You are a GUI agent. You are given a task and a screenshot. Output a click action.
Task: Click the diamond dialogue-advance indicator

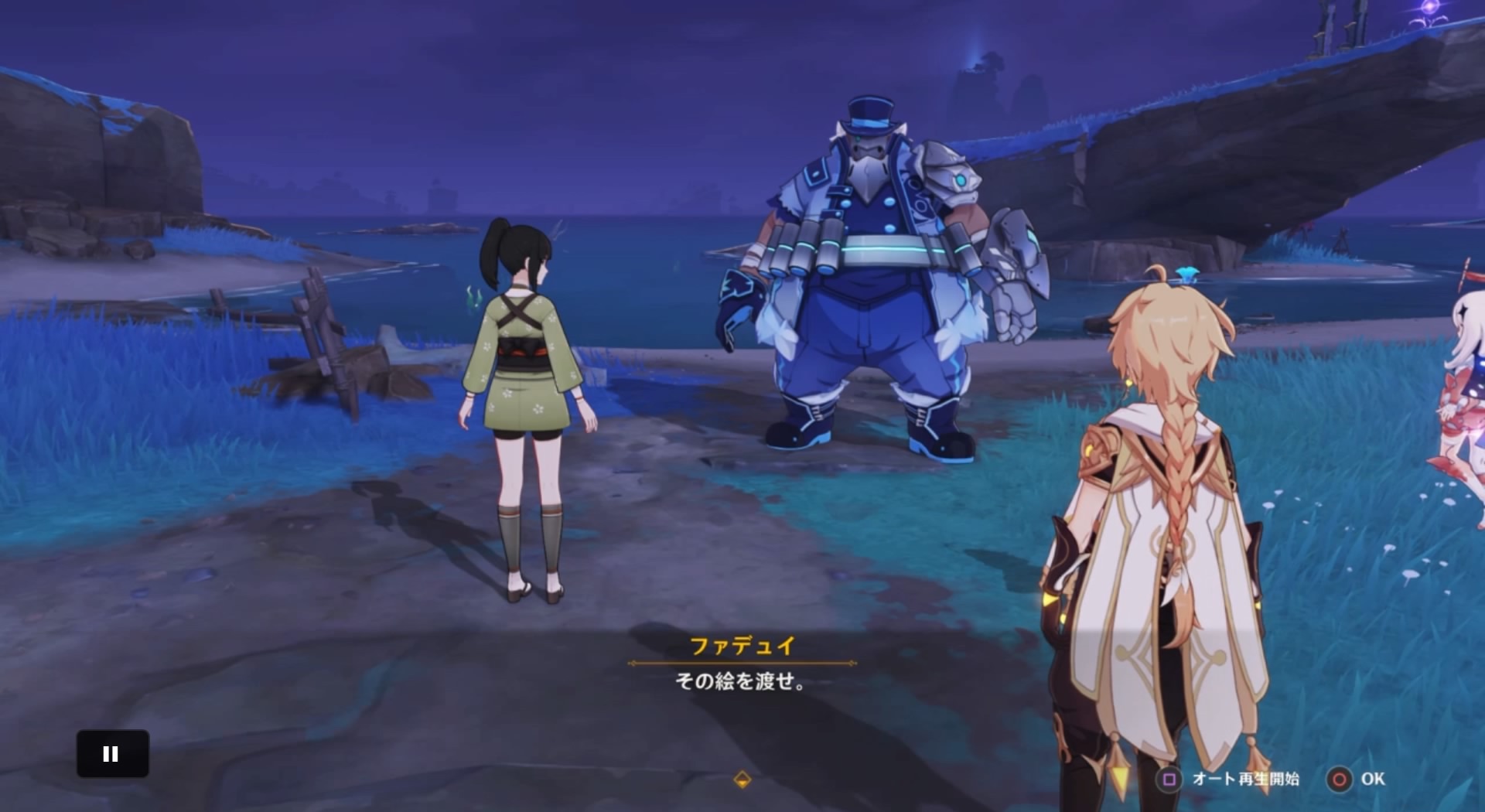pos(744,781)
